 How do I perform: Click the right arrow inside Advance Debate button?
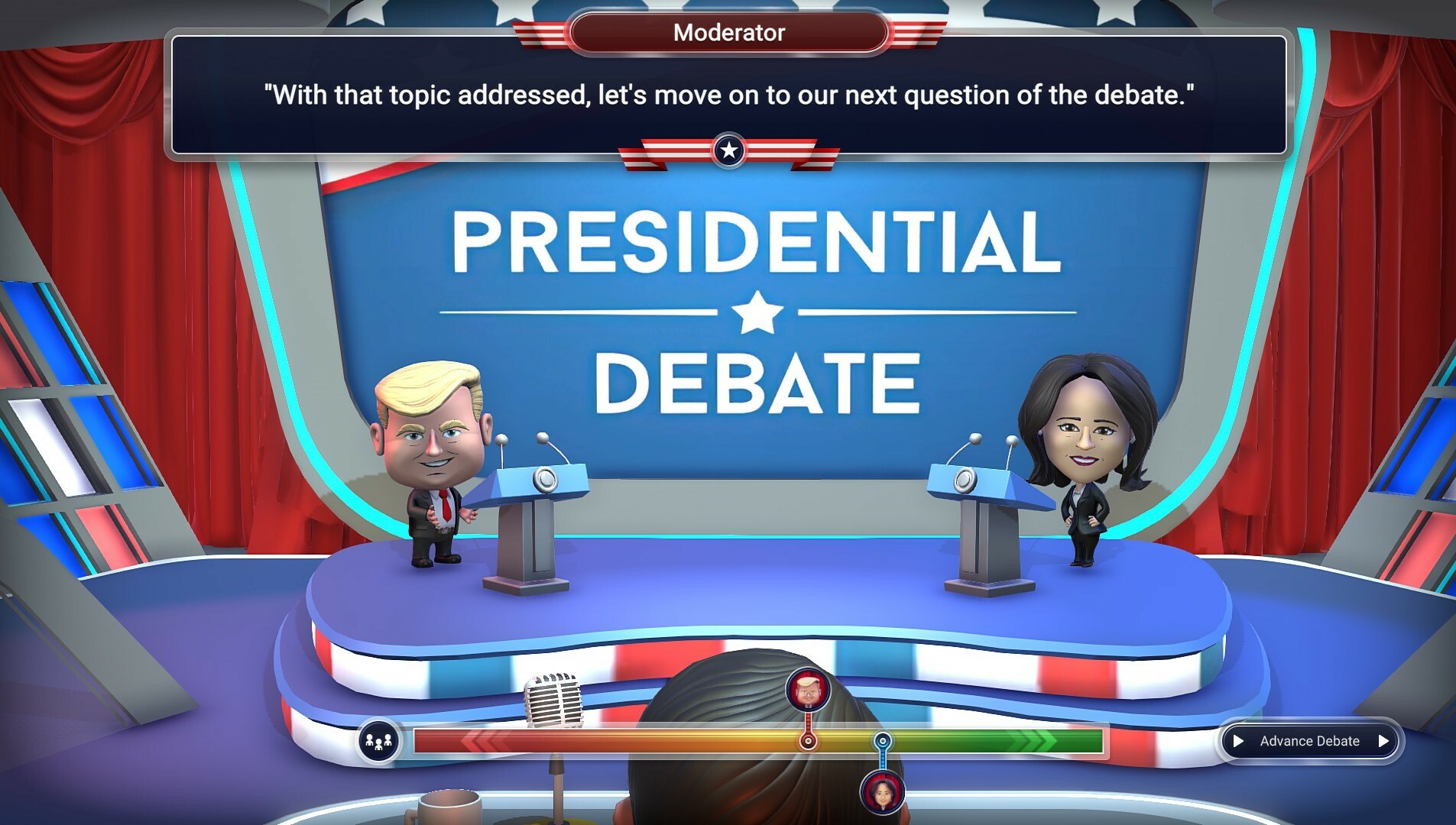[1383, 740]
